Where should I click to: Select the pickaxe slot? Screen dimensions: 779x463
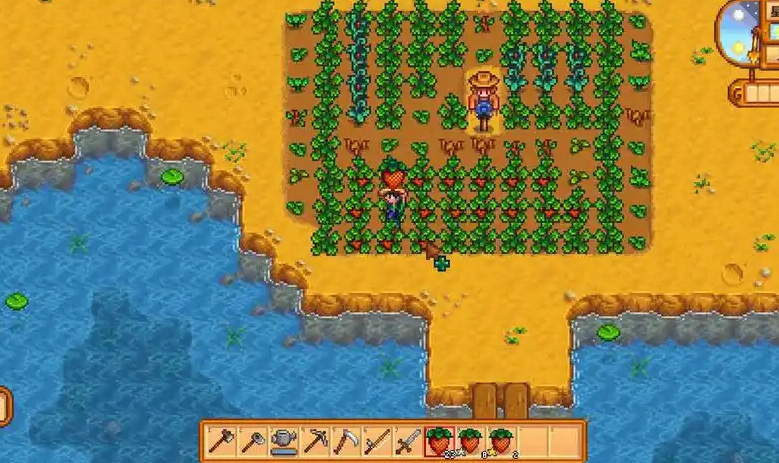coord(315,441)
